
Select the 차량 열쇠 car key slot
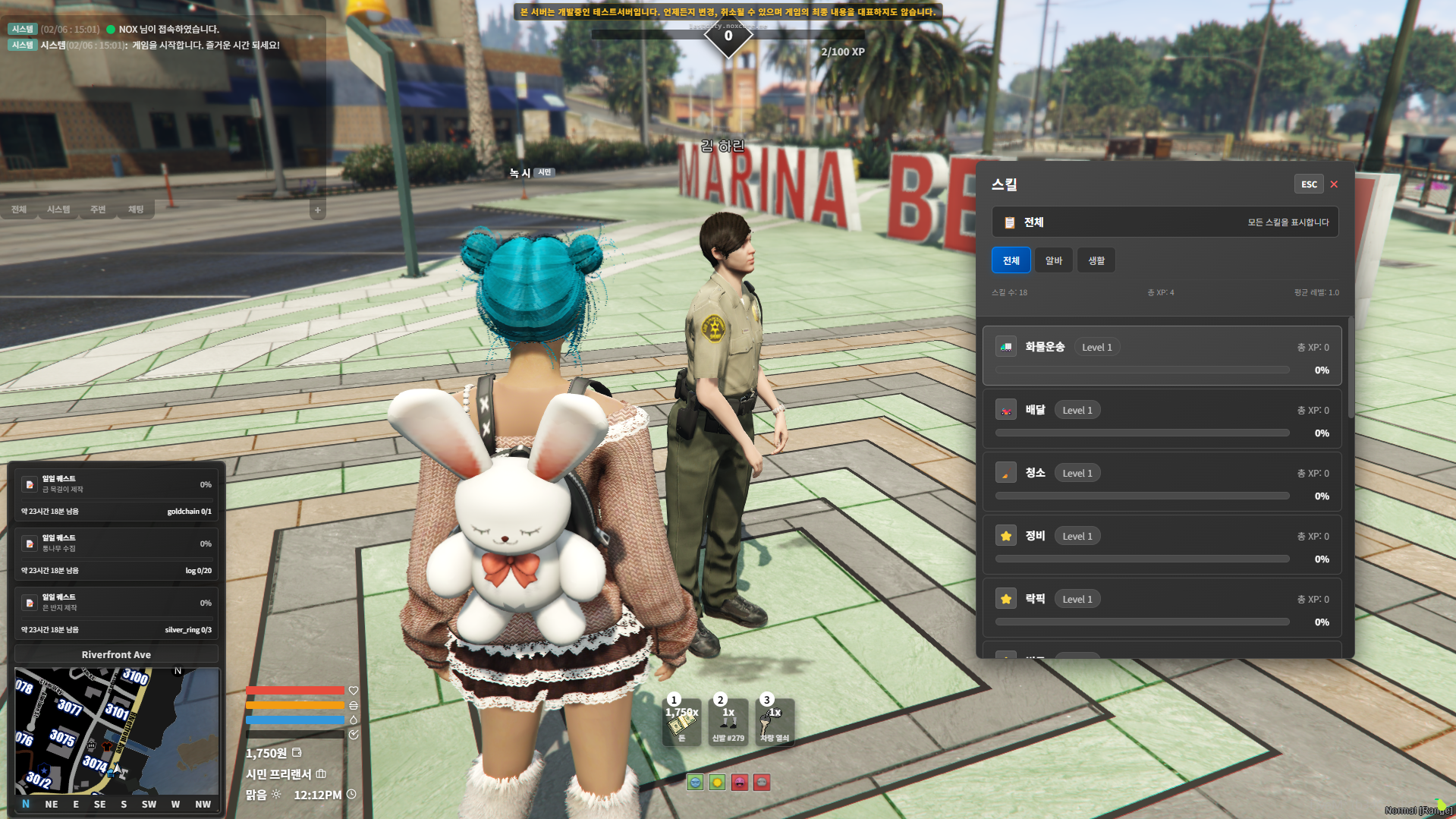775,723
